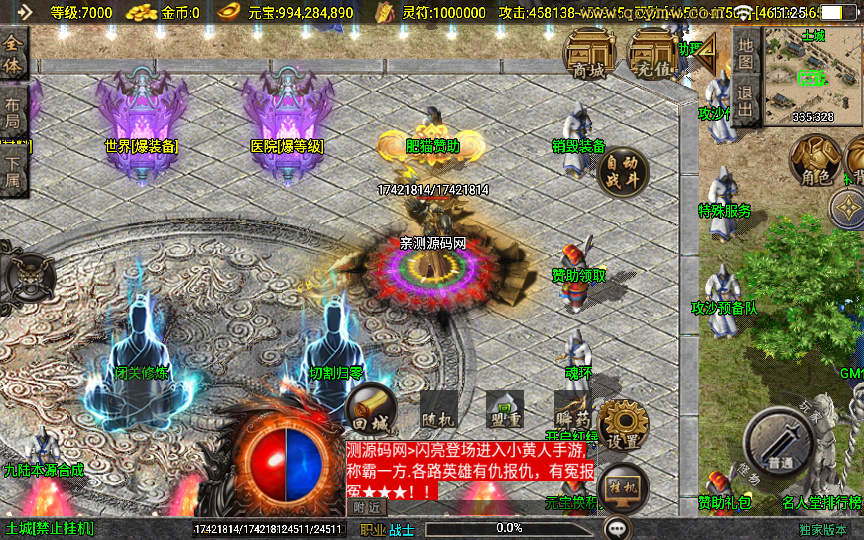This screenshot has height=540, width=864.
Task: Activate the 挂机 idle mode button
Action: (623, 487)
